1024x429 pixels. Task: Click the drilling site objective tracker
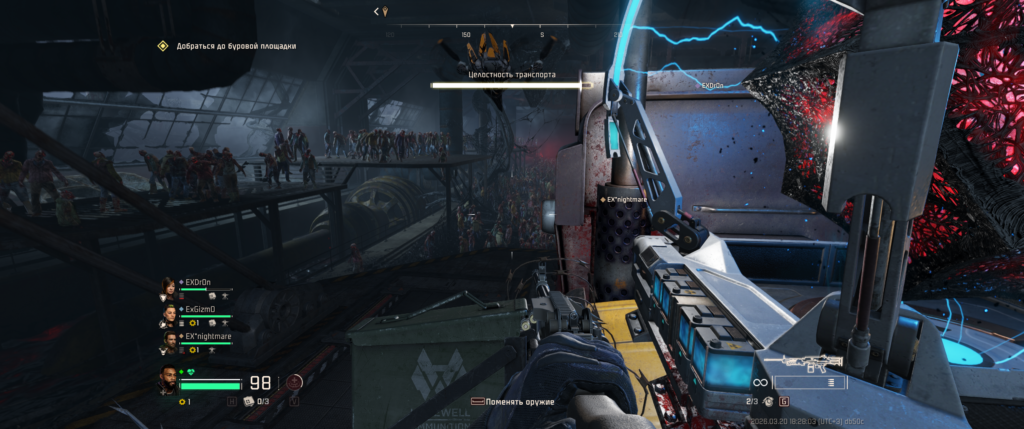point(228,46)
